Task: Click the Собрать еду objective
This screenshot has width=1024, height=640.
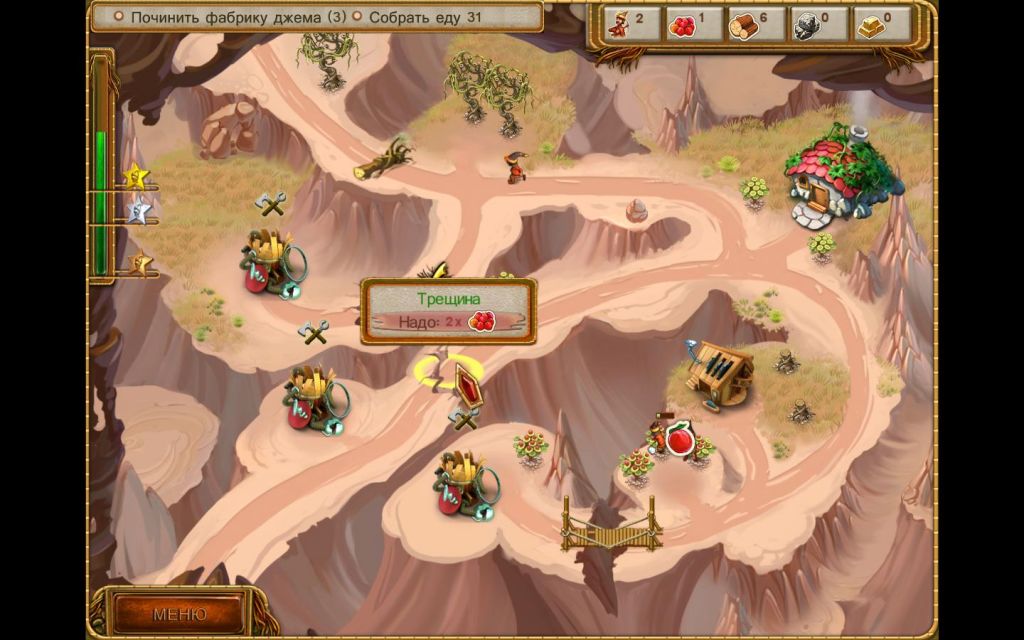Action: point(425,17)
